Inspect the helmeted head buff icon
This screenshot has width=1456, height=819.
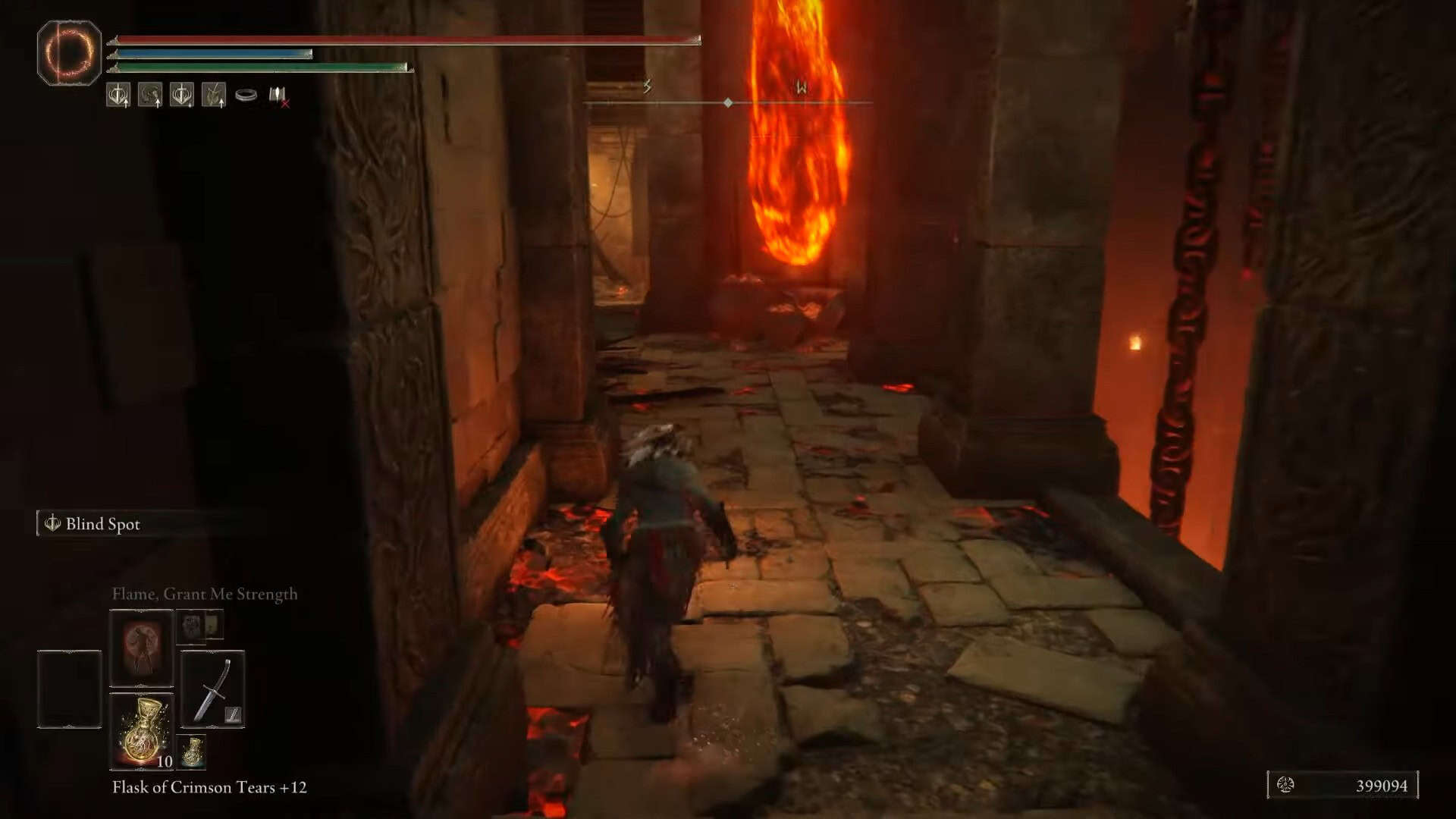[x=150, y=95]
